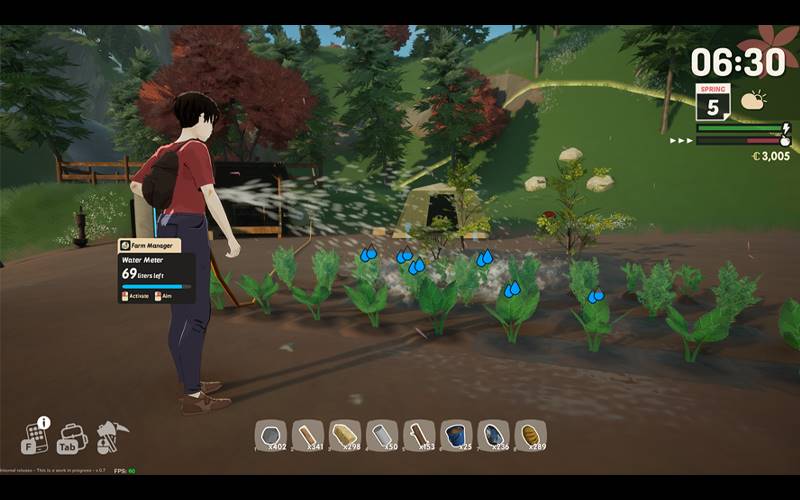Select the dark blue ore slot showing x236
The height and width of the screenshot is (500, 800).
click(x=493, y=435)
